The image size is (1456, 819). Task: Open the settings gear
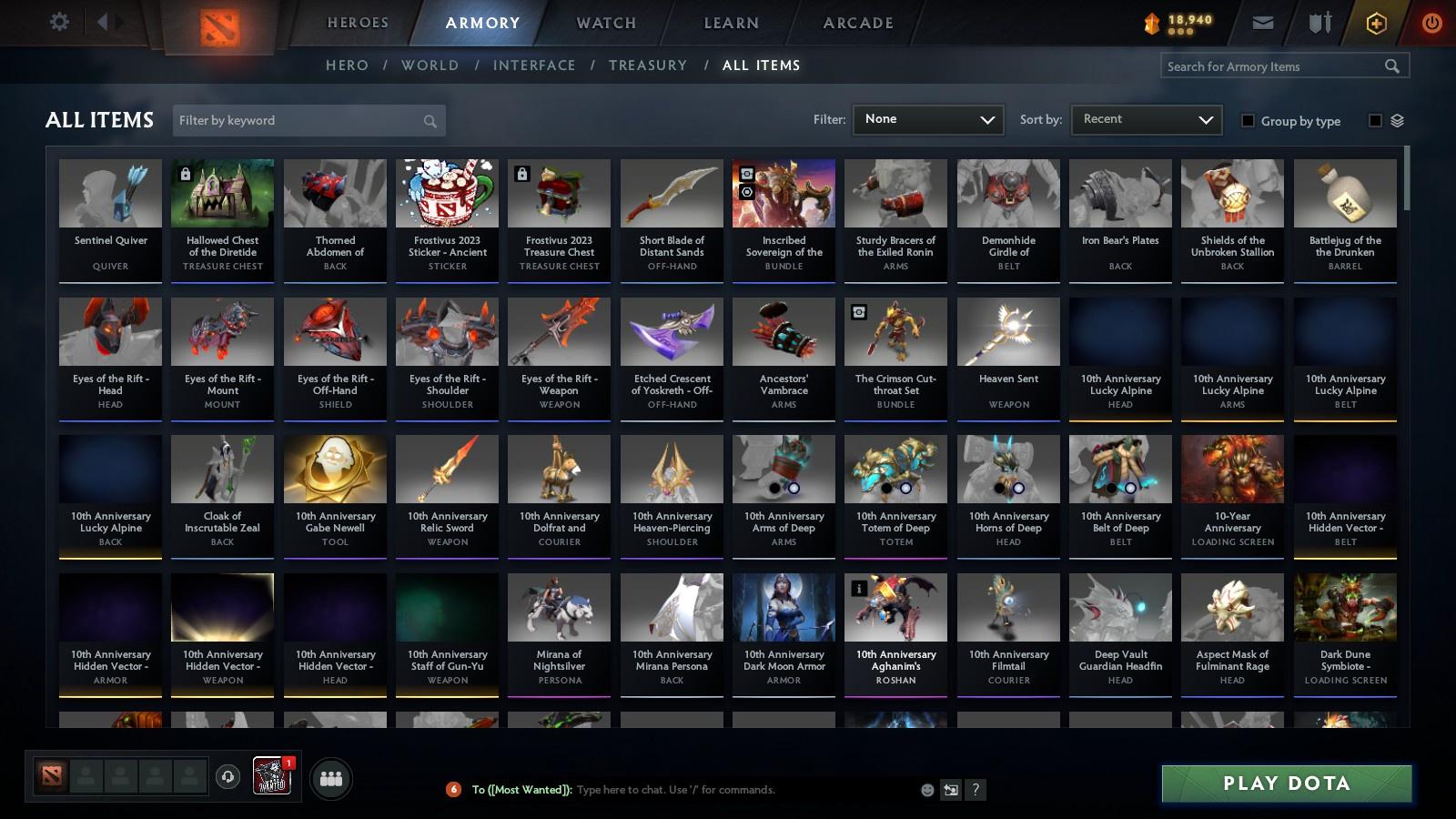click(x=58, y=22)
